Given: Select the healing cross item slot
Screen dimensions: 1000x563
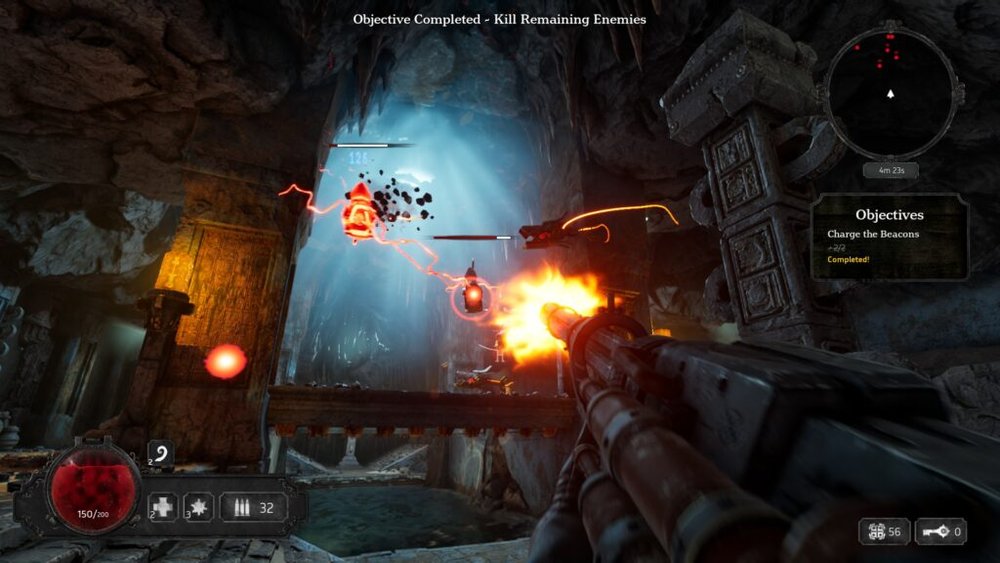Looking at the screenshot, I should tap(164, 507).
